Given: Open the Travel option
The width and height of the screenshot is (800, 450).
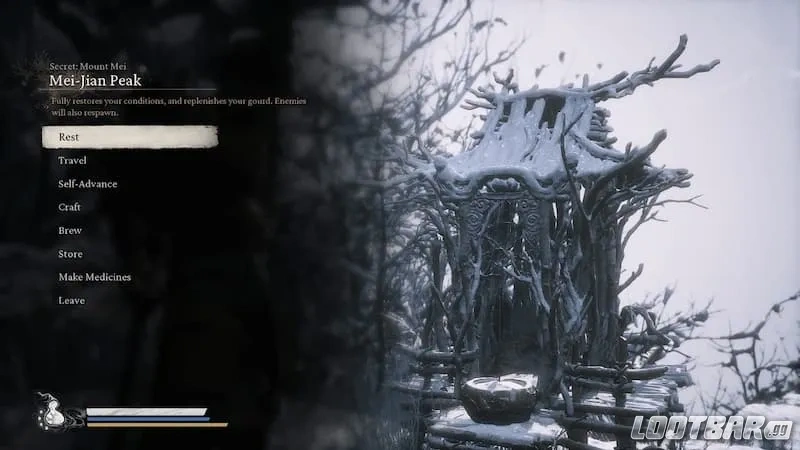Looking at the screenshot, I should 72,160.
